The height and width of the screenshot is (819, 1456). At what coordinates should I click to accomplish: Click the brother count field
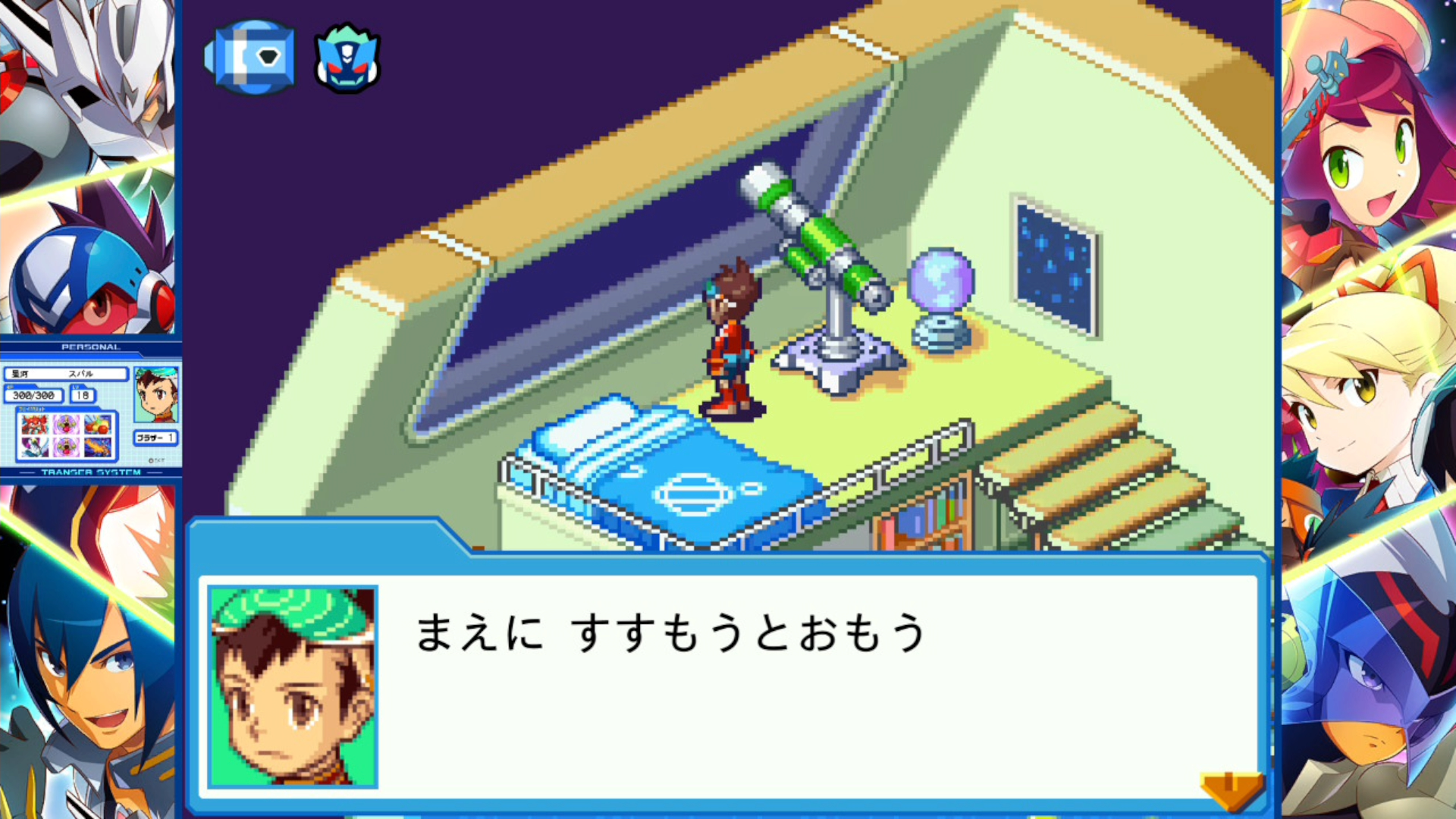click(x=156, y=438)
